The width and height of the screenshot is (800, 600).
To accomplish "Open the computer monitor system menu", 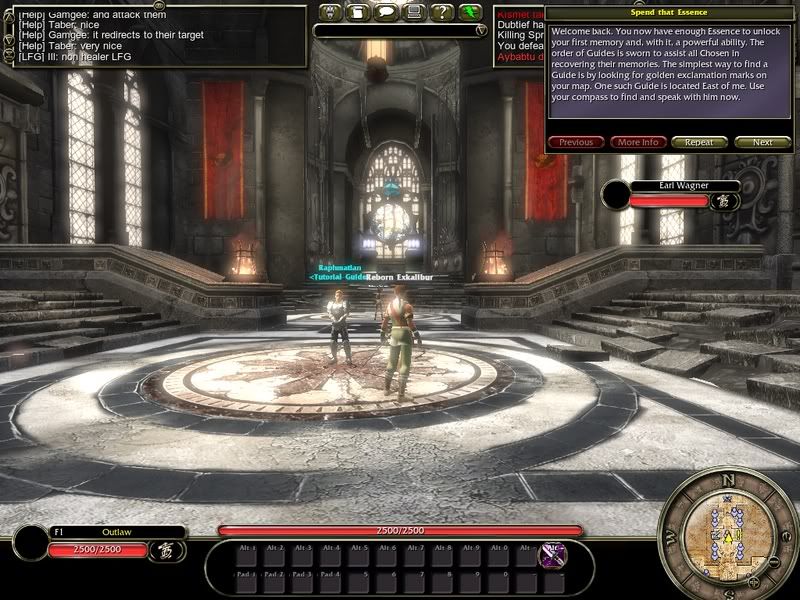I will click(x=414, y=13).
